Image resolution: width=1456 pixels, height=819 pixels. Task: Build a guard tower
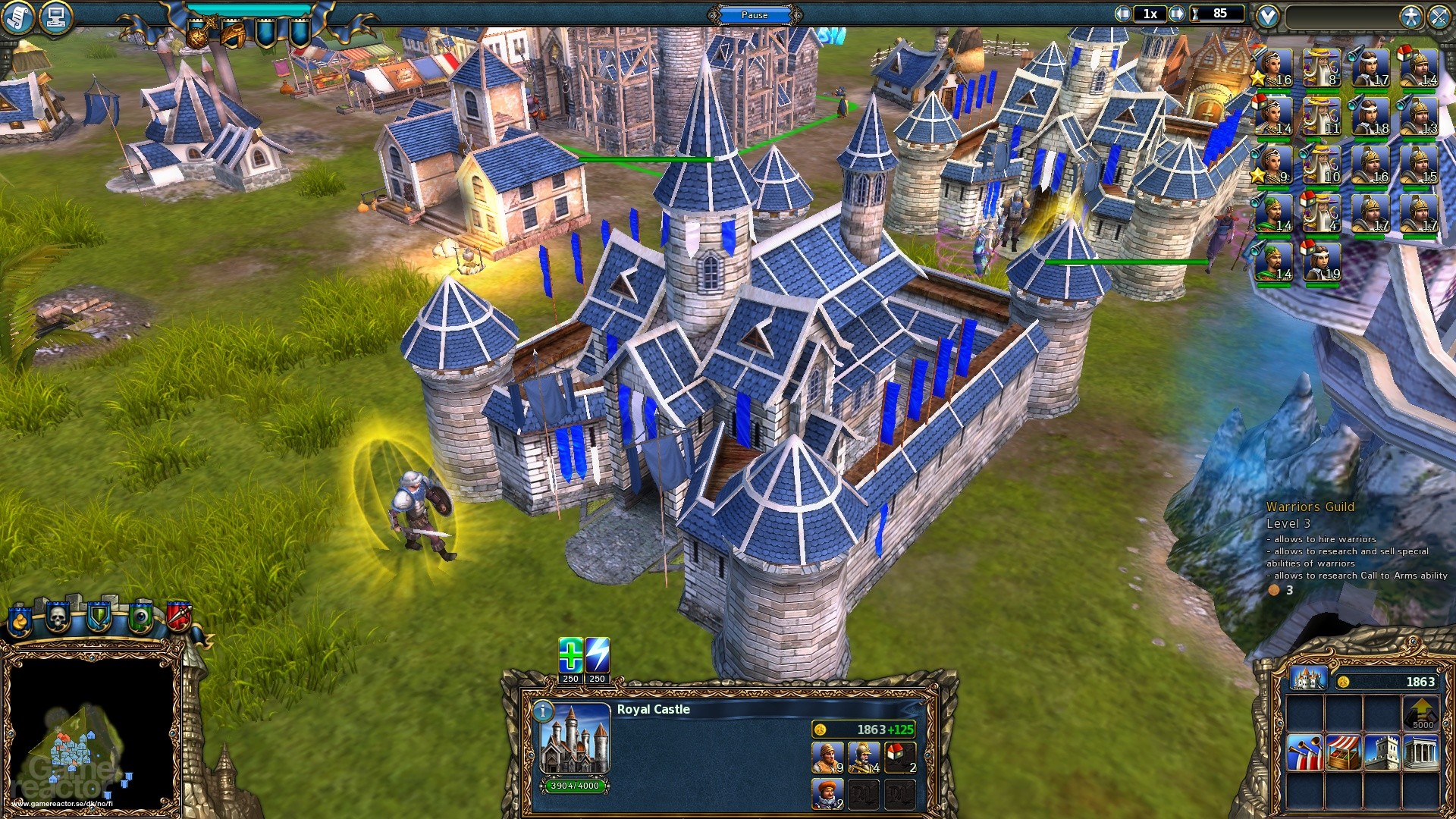(x=1382, y=752)
